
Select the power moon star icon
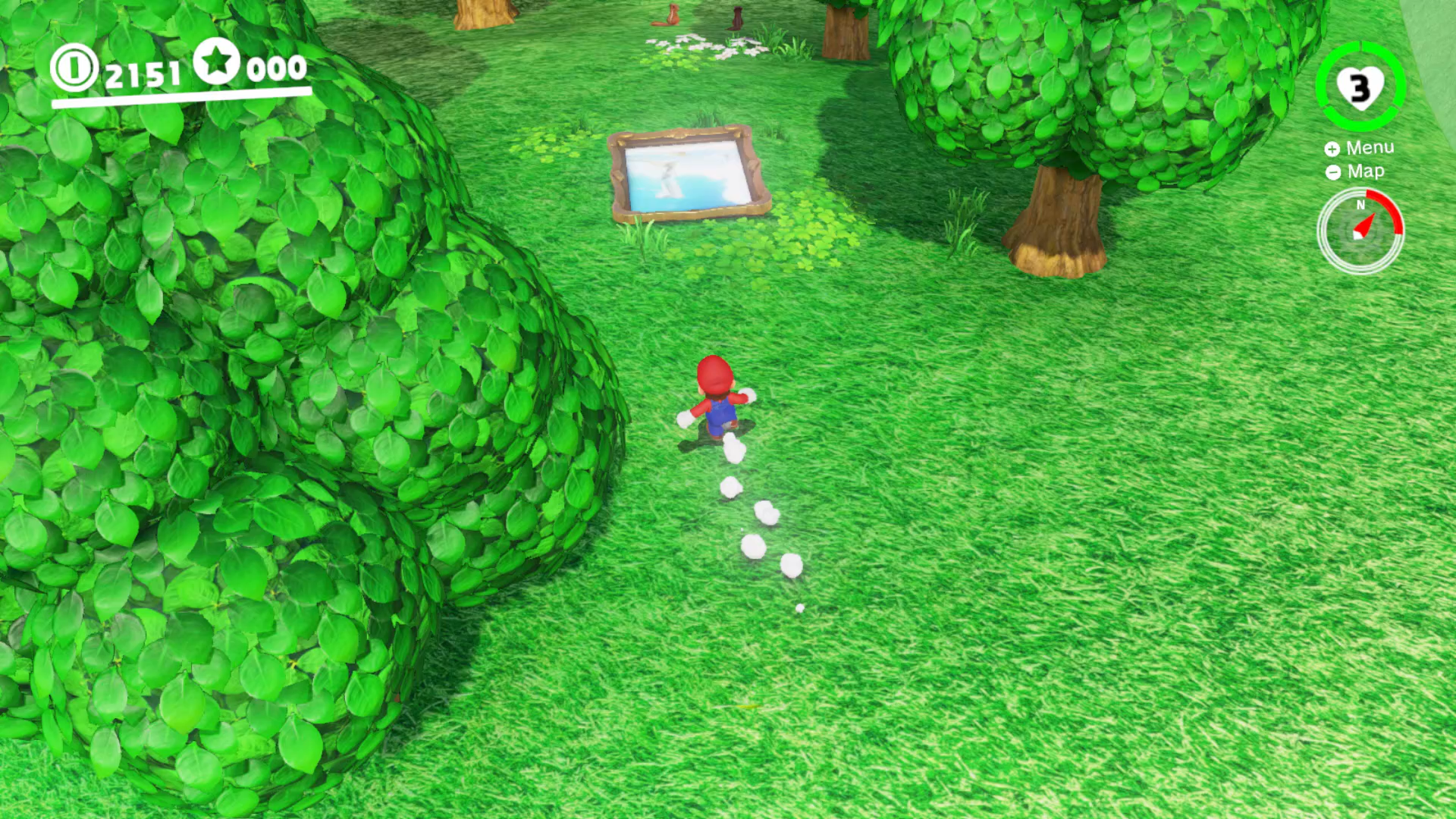click(x=218, y=67)
